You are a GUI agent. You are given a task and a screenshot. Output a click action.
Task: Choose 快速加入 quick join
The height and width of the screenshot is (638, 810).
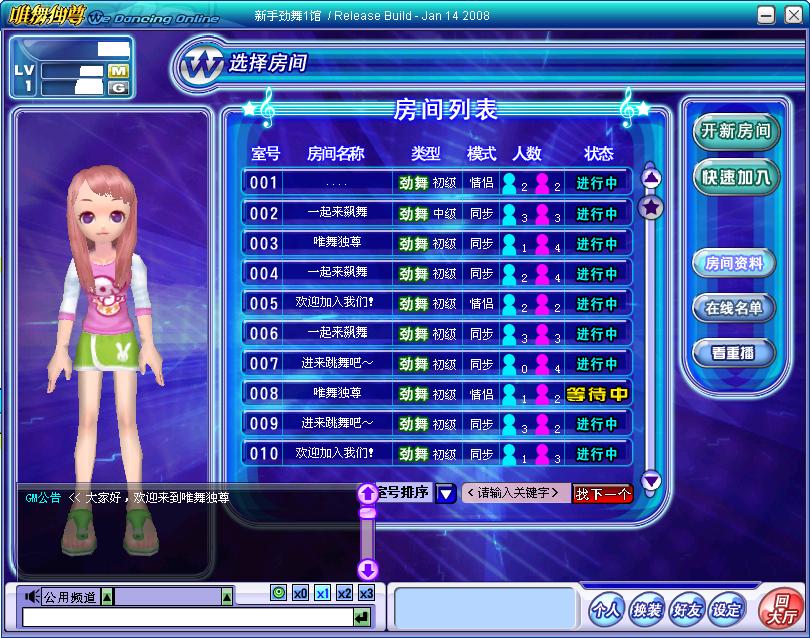click(x=735, y=177)
